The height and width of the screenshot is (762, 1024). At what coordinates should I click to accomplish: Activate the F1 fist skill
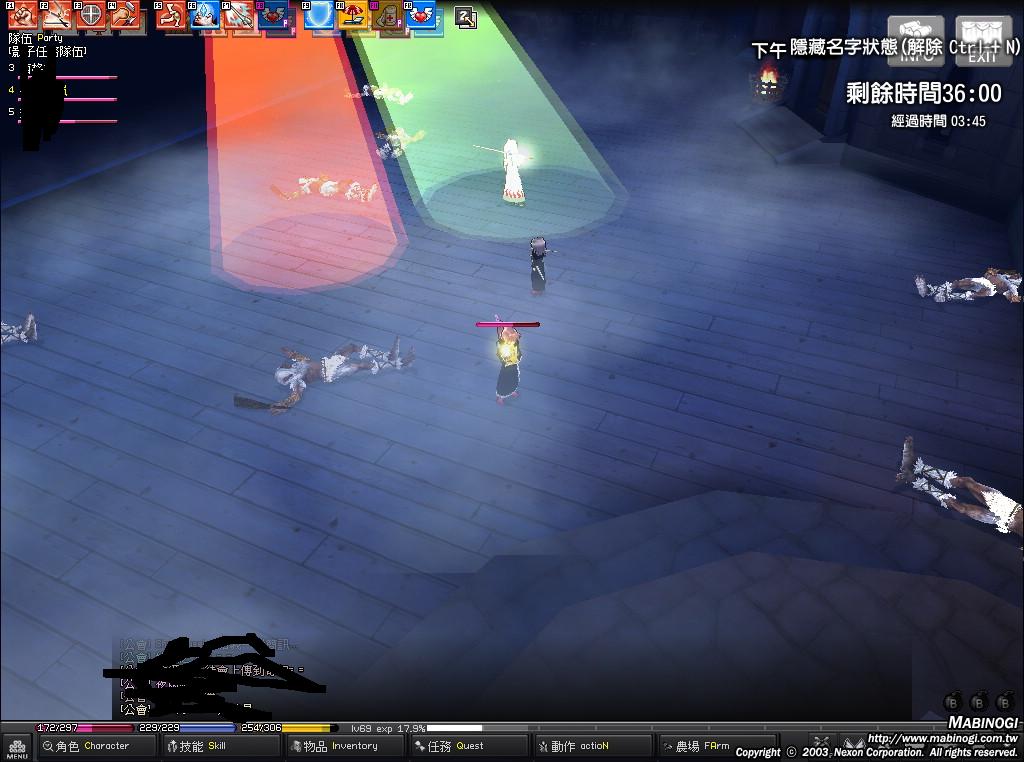(22, 16)
